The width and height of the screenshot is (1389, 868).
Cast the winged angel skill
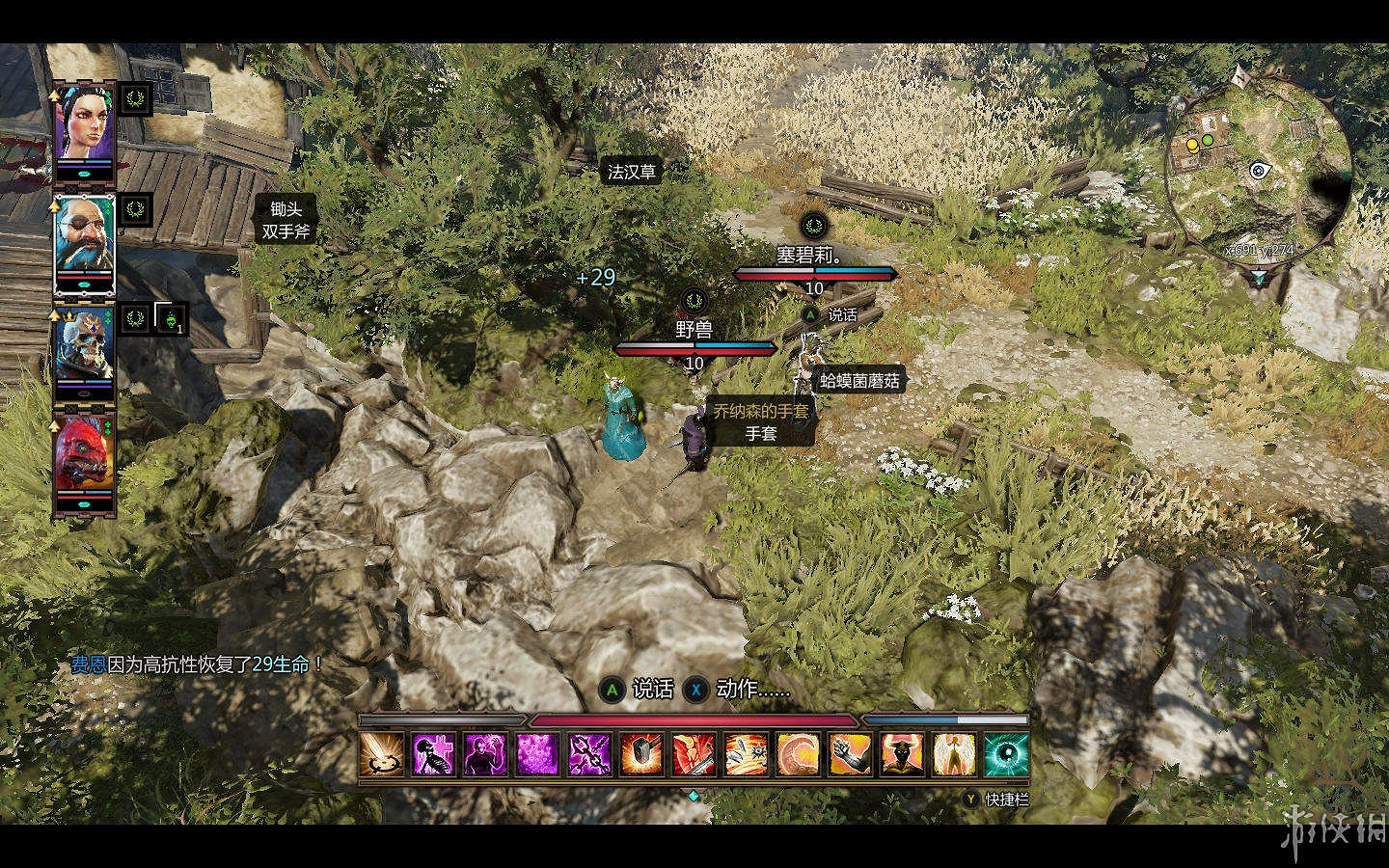pyautogui.click(x=954, y=754)
